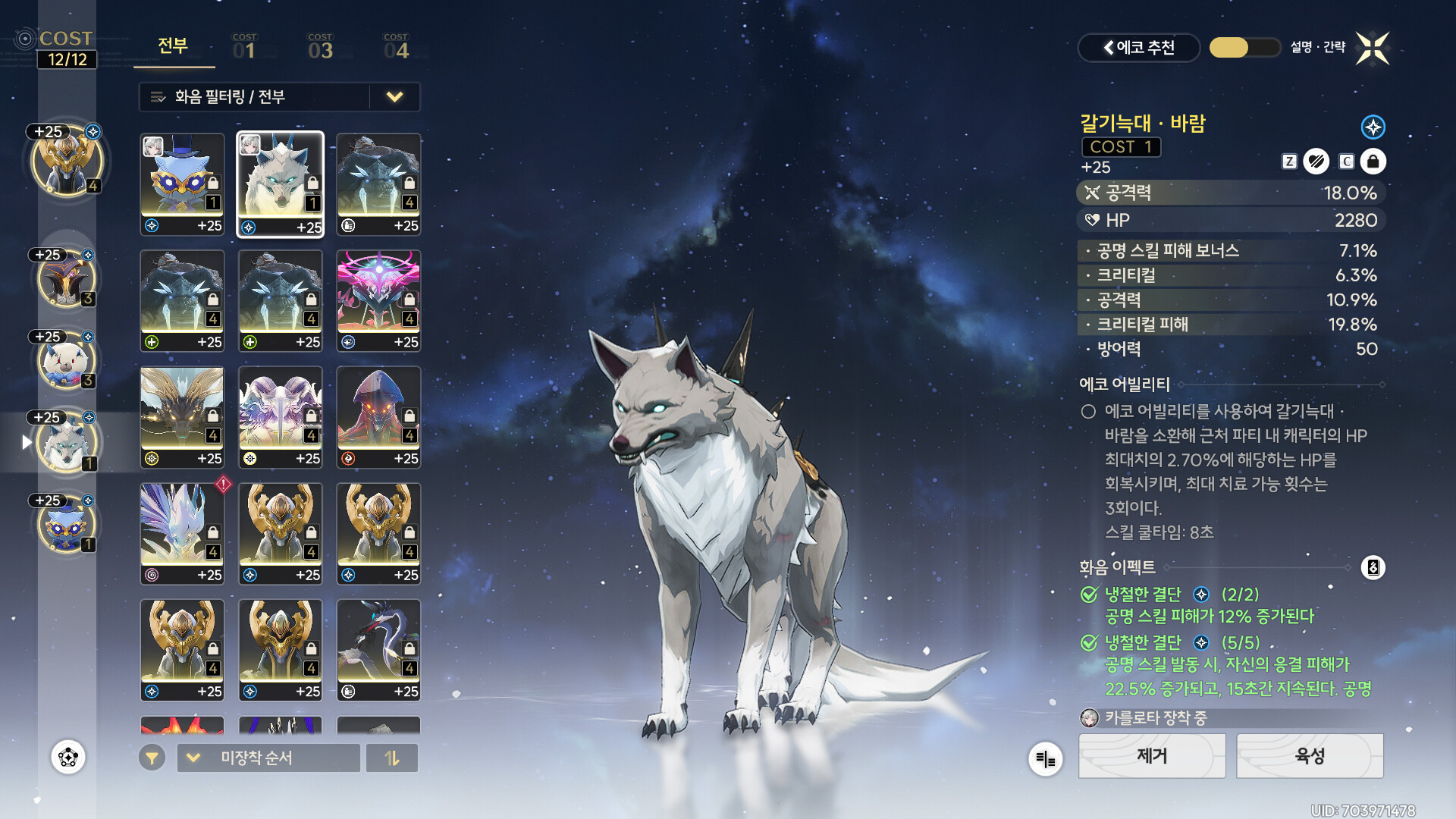
Task: Click the 제거 remove button
Action: pyautogui.click(x=1152, y=756)
